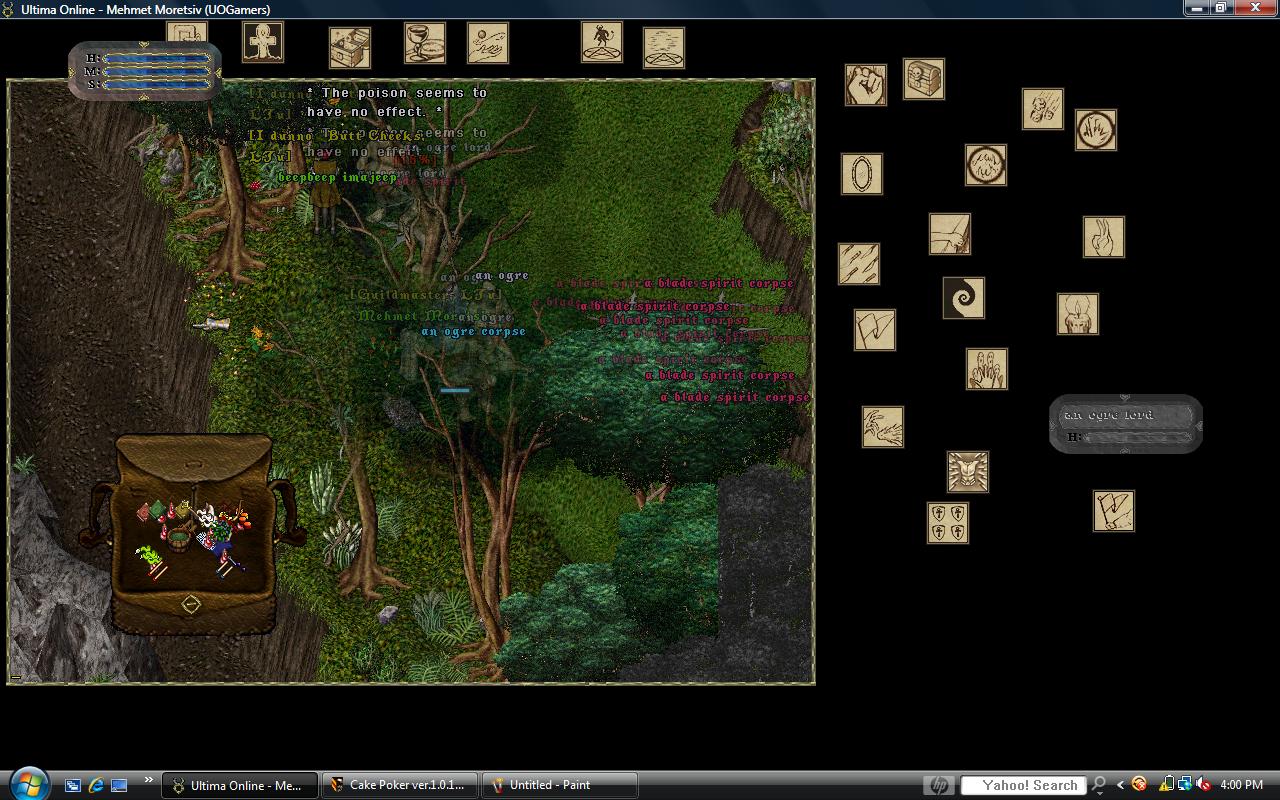Cast the flying daggers spell icon
Image resolution: width=1280 pixels, height=800 pixels.
click(x=859, y=264)
